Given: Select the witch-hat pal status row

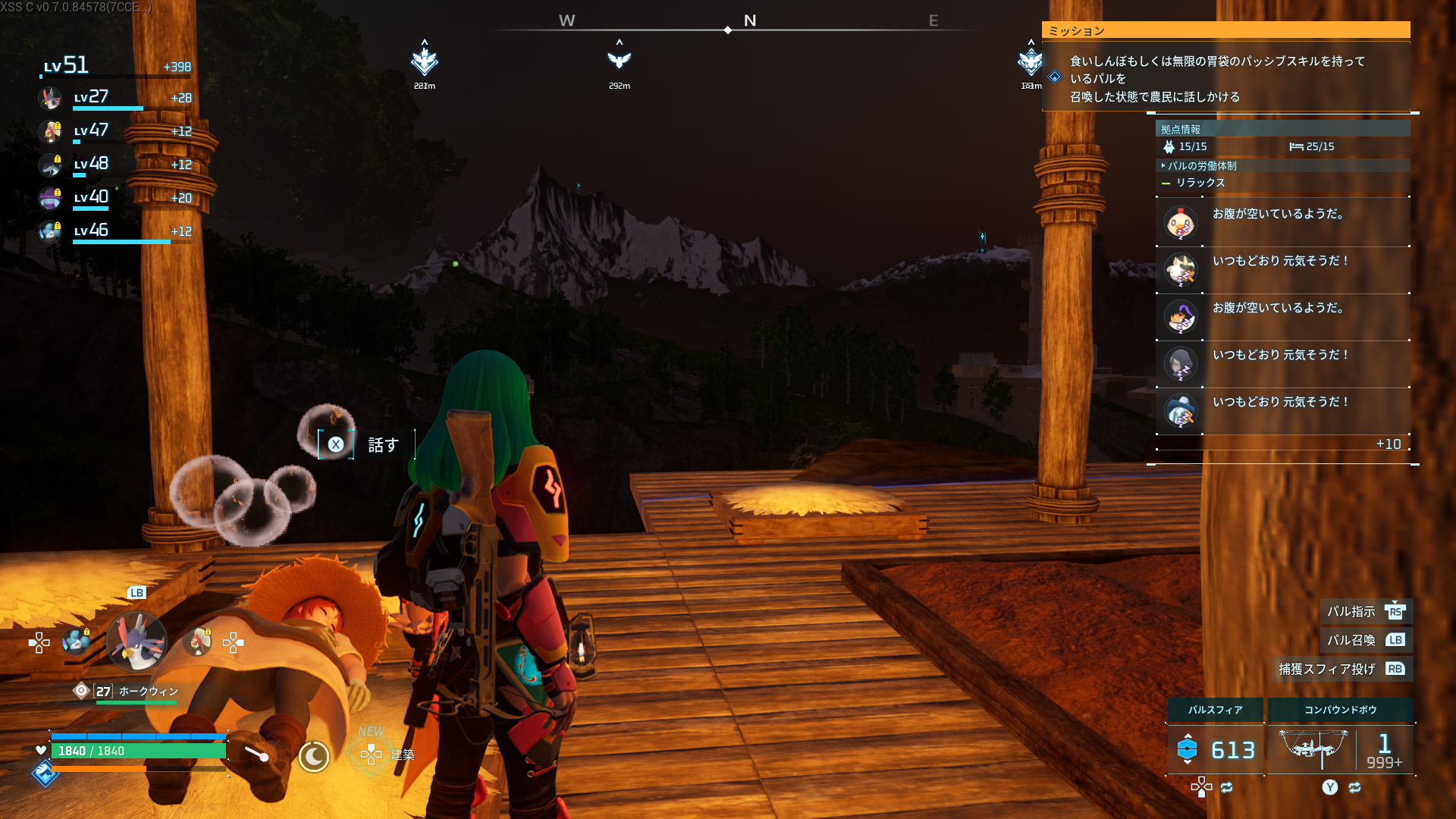Looking at the screenshot, I should coord(1282,316).
